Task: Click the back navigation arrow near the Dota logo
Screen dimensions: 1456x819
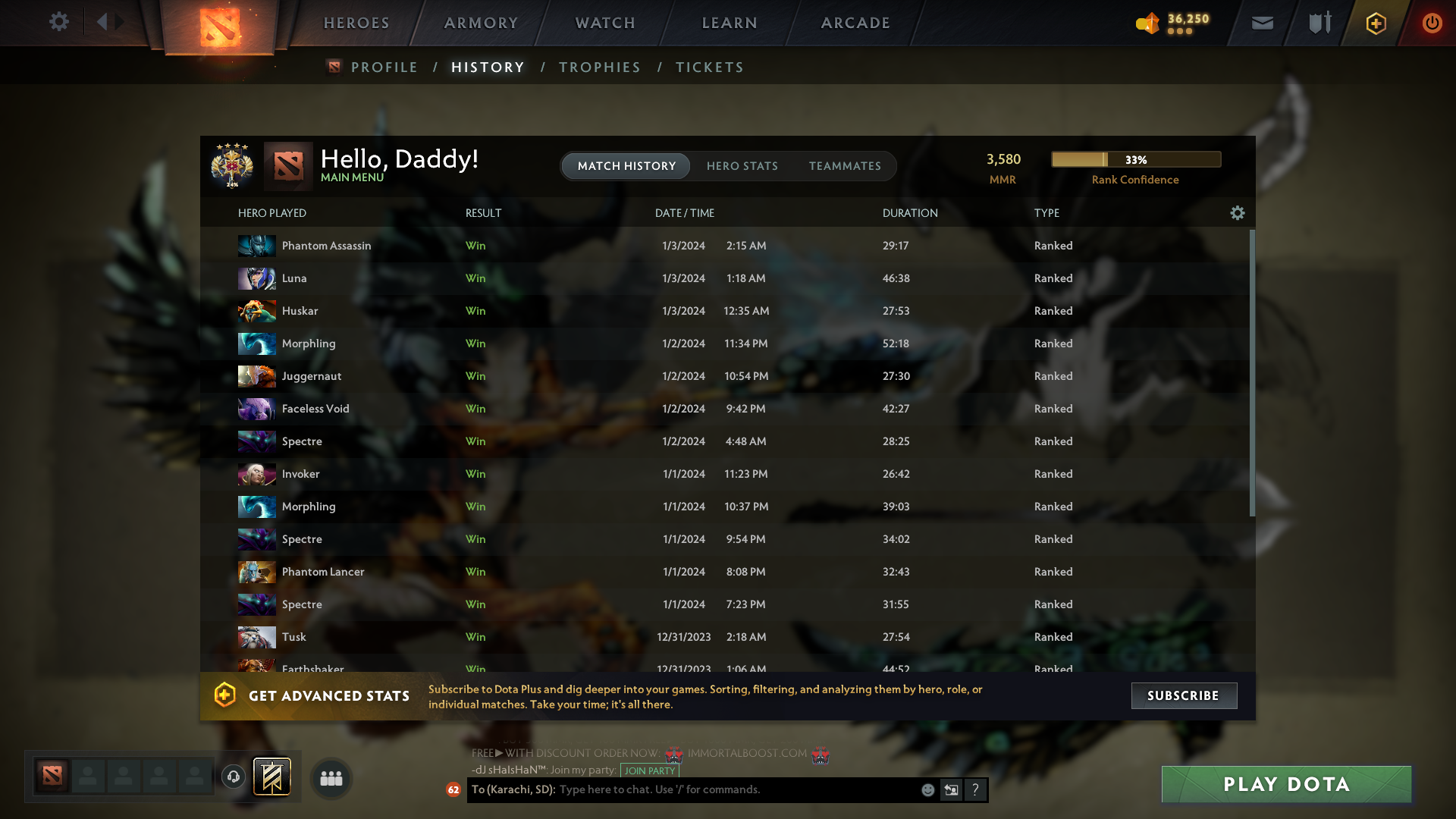Action: click(103, 22)
